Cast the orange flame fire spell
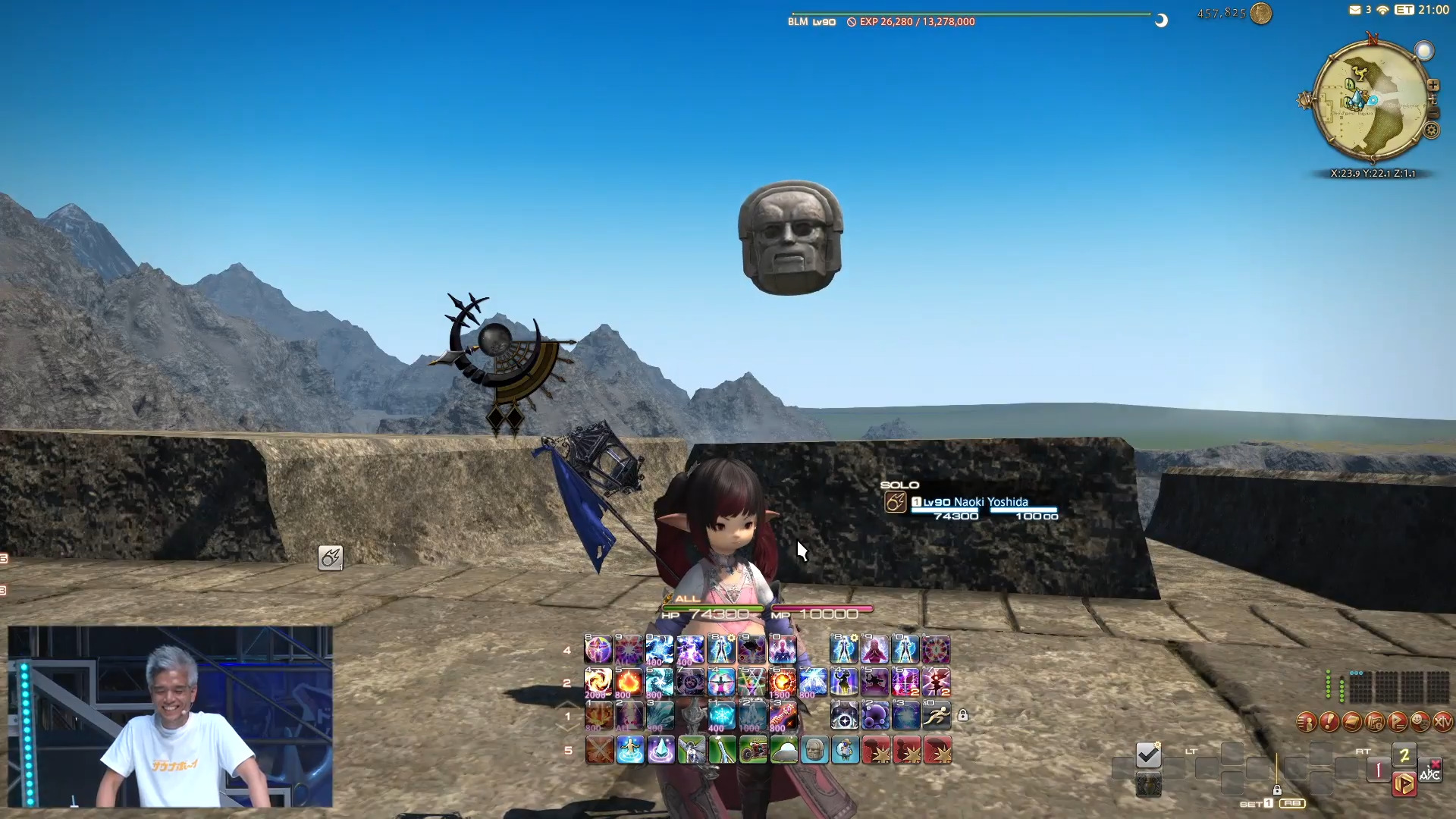The image size is (1456, 819). [629, 682]
